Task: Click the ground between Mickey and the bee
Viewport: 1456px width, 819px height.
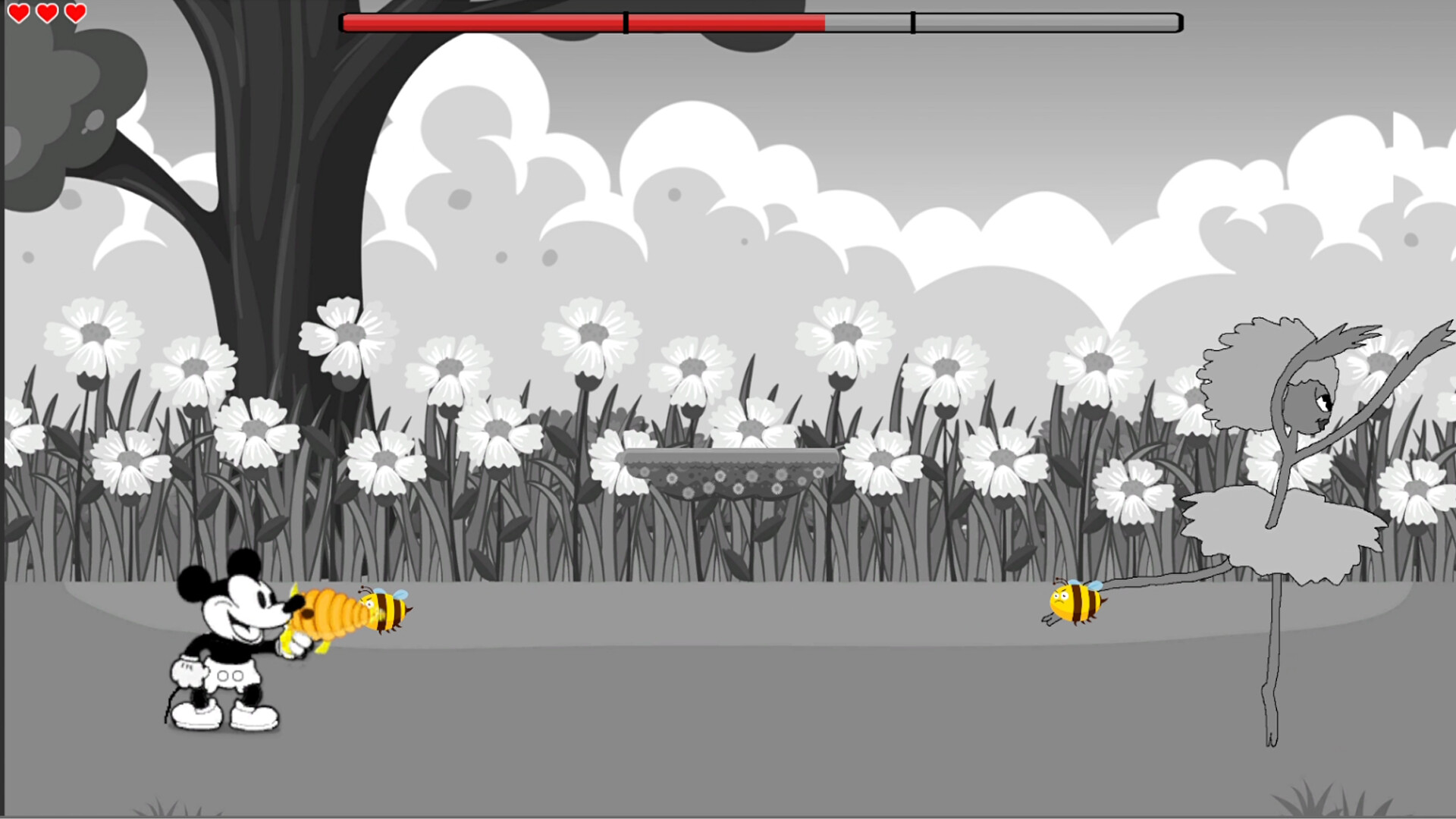Action: point(682,682)
